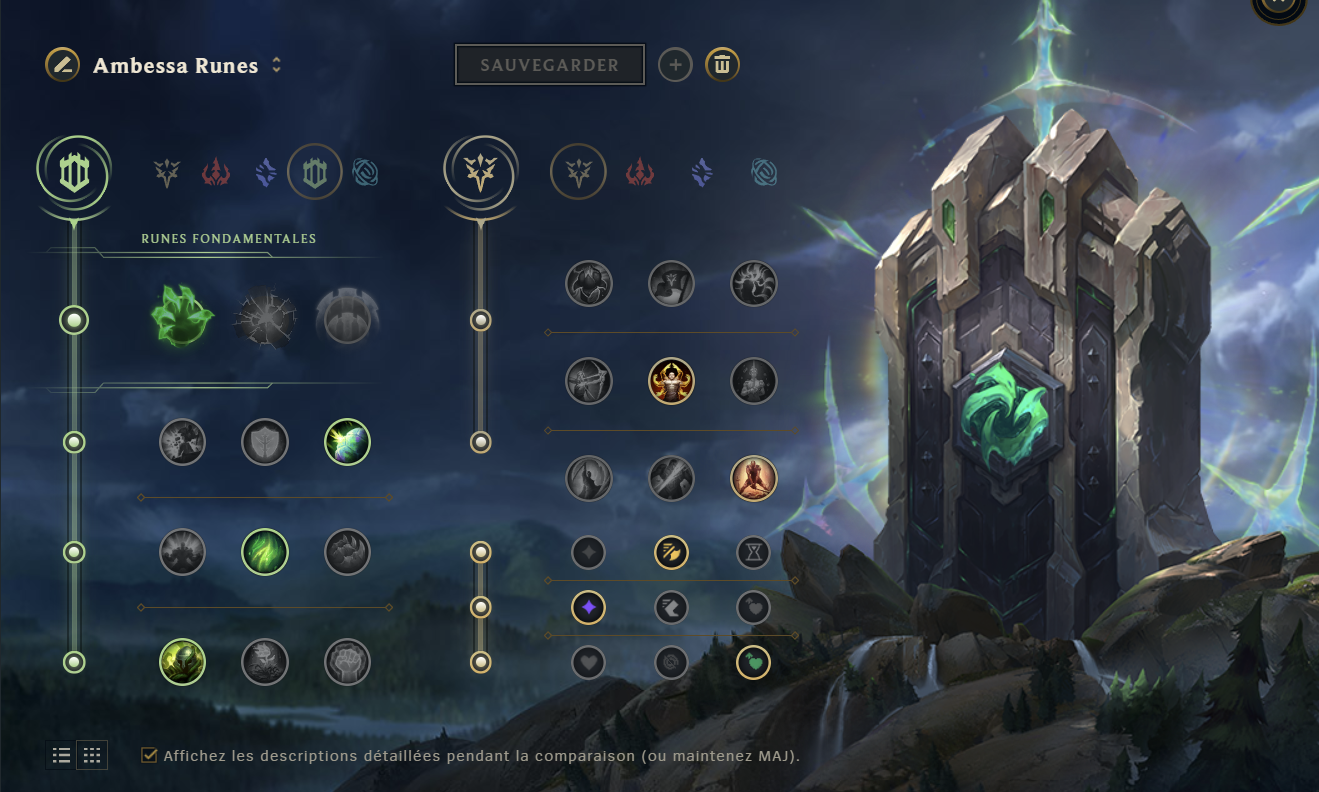This screenshot has width=1319, height=792.
Task: Pick the Demolish rune in the Resolve tree
Action: click(x=182, y=443)
